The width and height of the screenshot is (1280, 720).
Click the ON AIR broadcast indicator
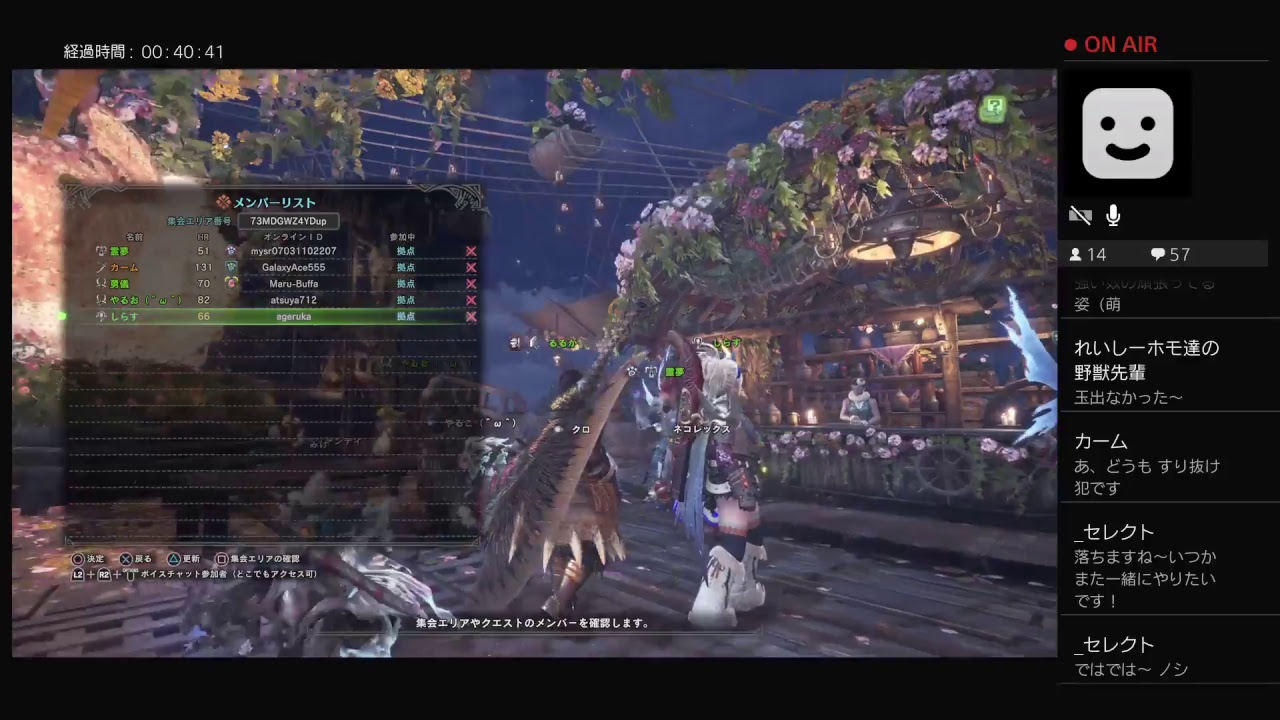[1112, 45]
